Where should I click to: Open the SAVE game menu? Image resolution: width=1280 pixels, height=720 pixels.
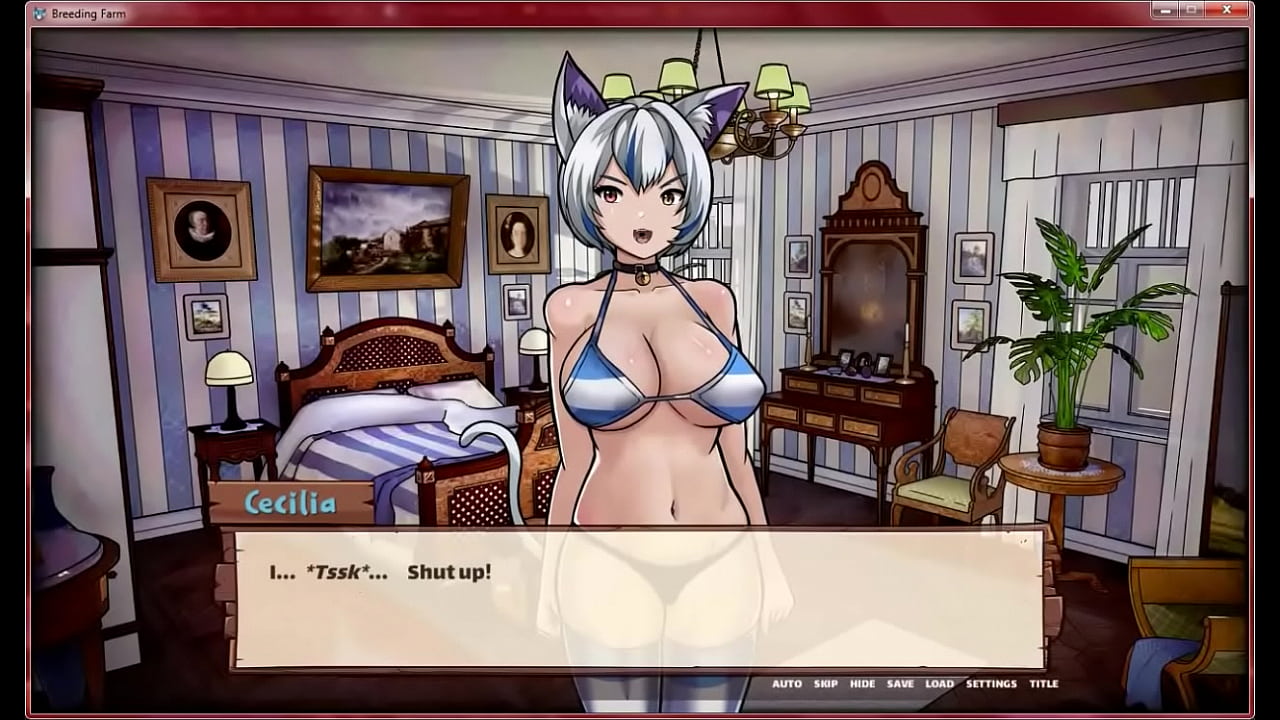[900, 684]
